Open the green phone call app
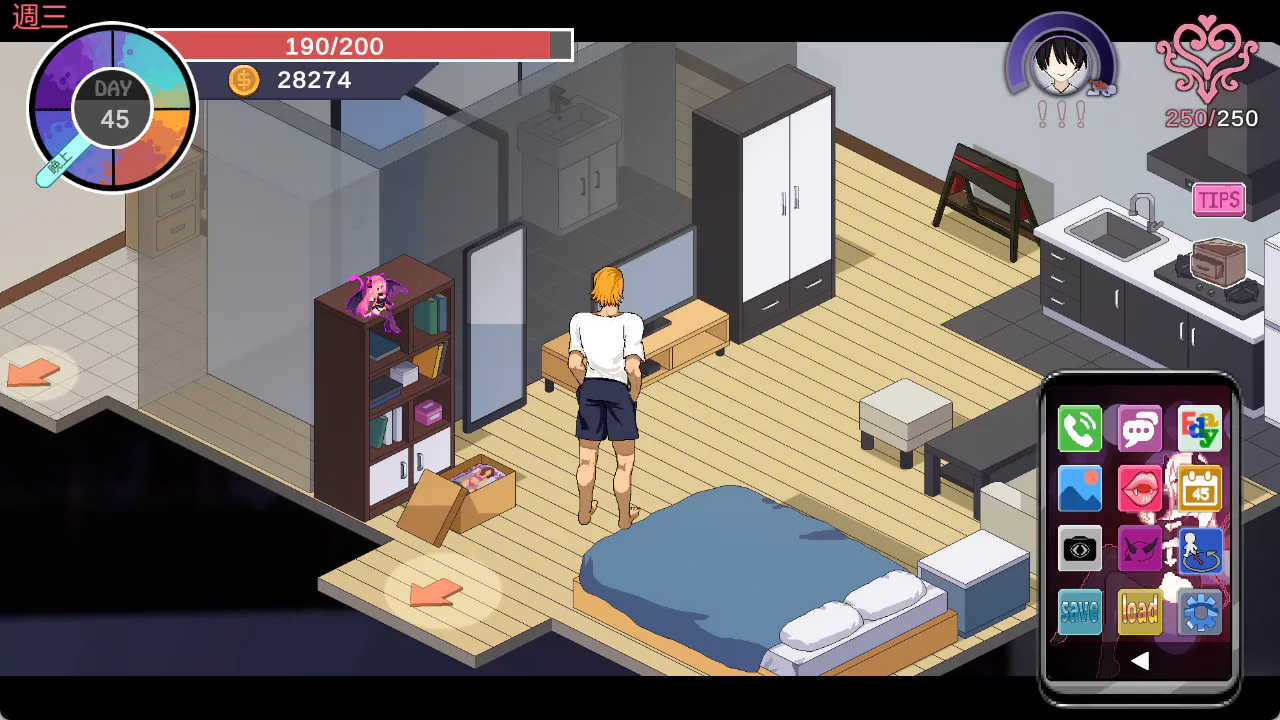The width and height of the screenshot is (1280, 720). point(1080,429)
